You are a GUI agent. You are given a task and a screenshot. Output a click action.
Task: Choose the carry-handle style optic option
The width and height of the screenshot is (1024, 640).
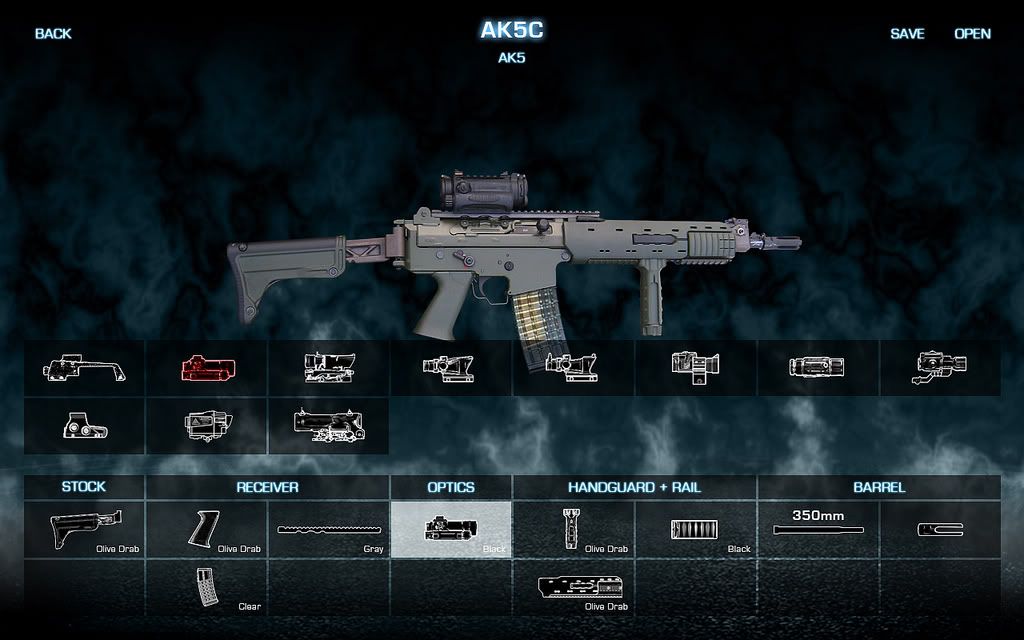(x=85, y=368)
